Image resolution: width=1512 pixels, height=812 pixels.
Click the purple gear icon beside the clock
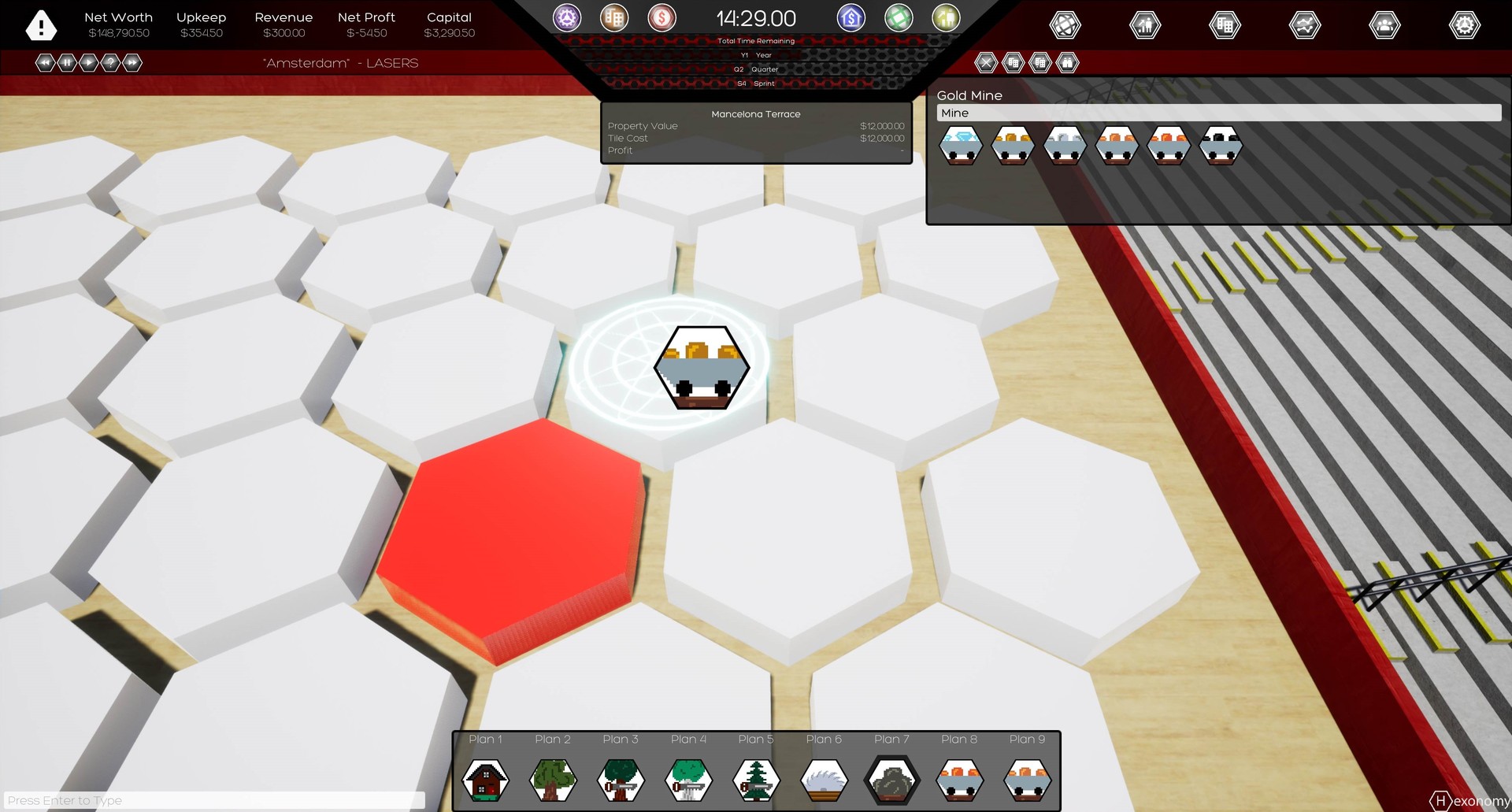point(567,18)
